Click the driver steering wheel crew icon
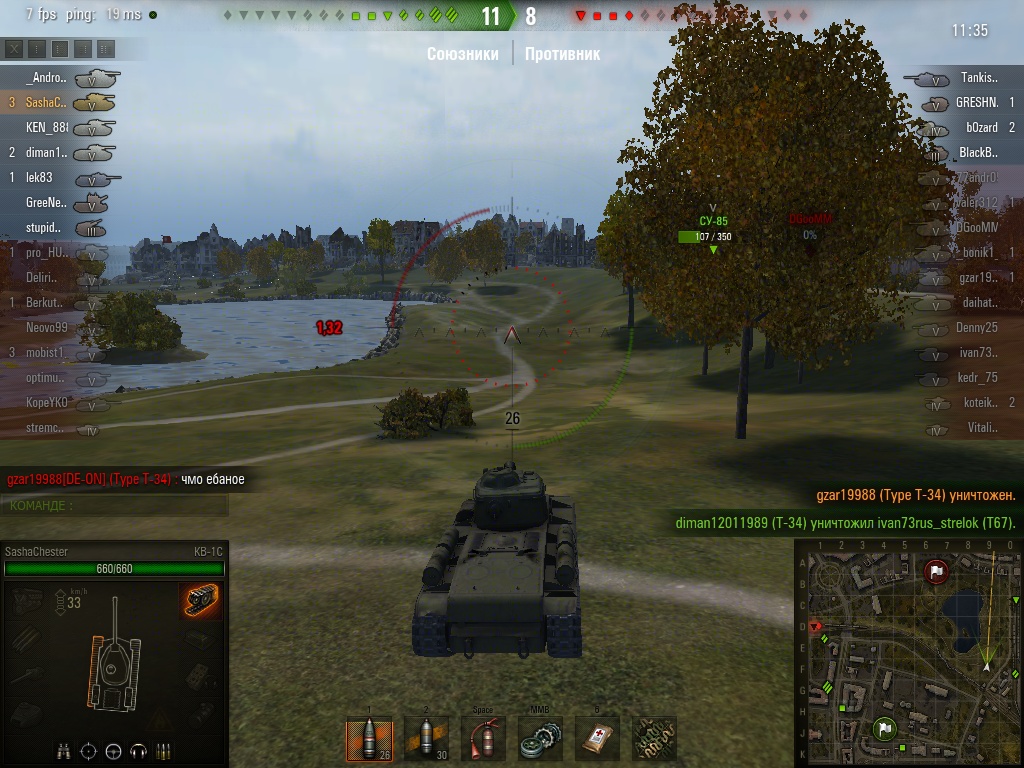The height and width of the screenshot is (768, 1024). click(113, 750)
